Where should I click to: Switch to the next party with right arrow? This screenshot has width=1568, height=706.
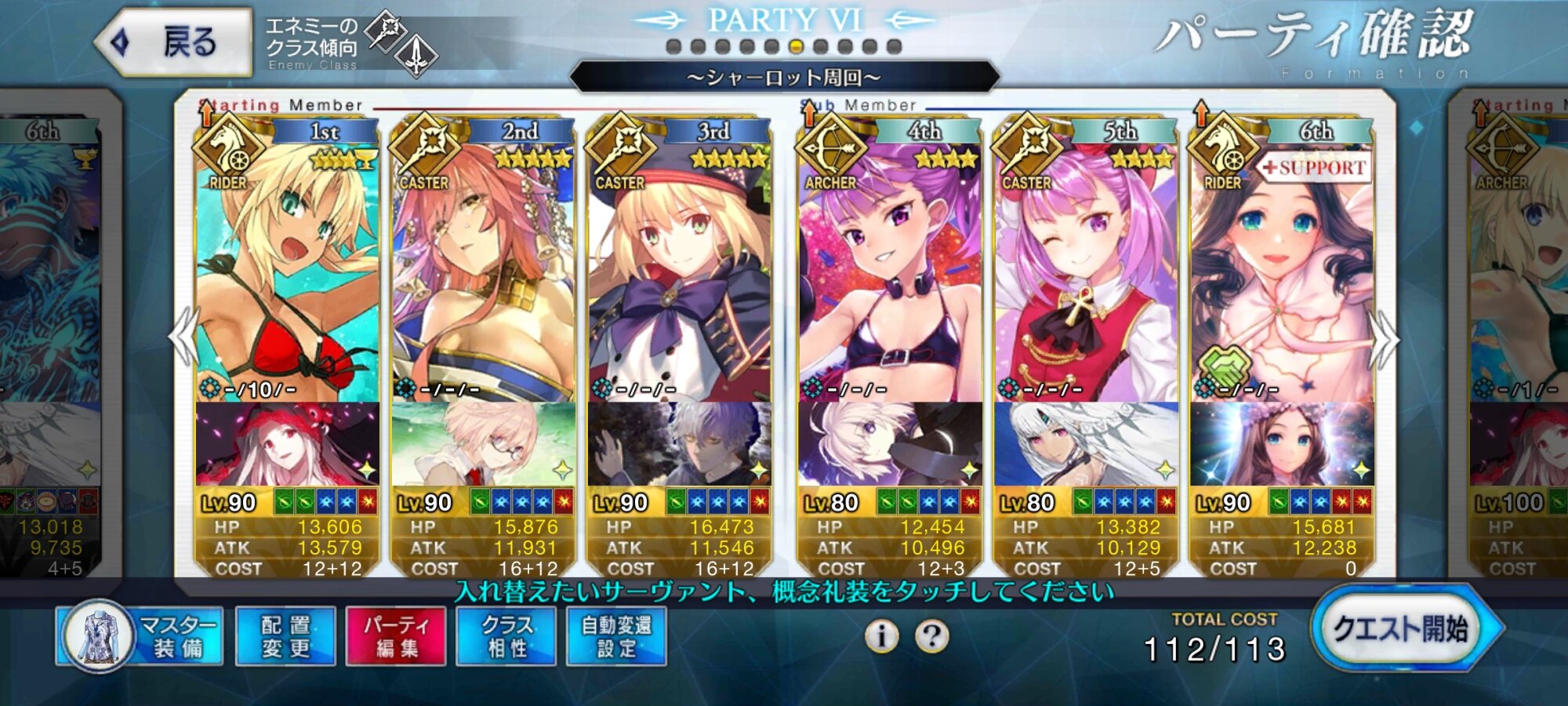pos(1385,339)
